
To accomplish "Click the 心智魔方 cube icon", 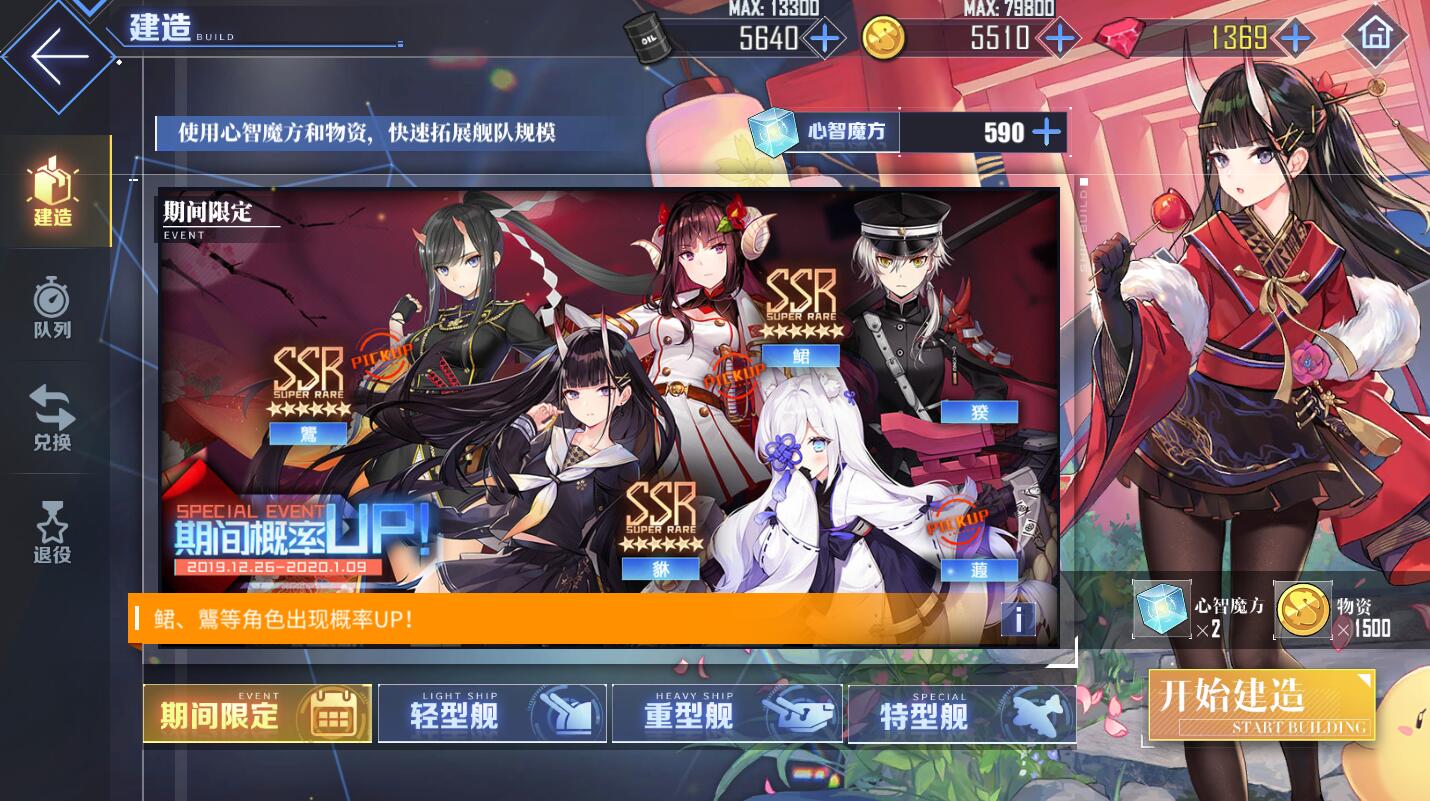I will point(775,131).
